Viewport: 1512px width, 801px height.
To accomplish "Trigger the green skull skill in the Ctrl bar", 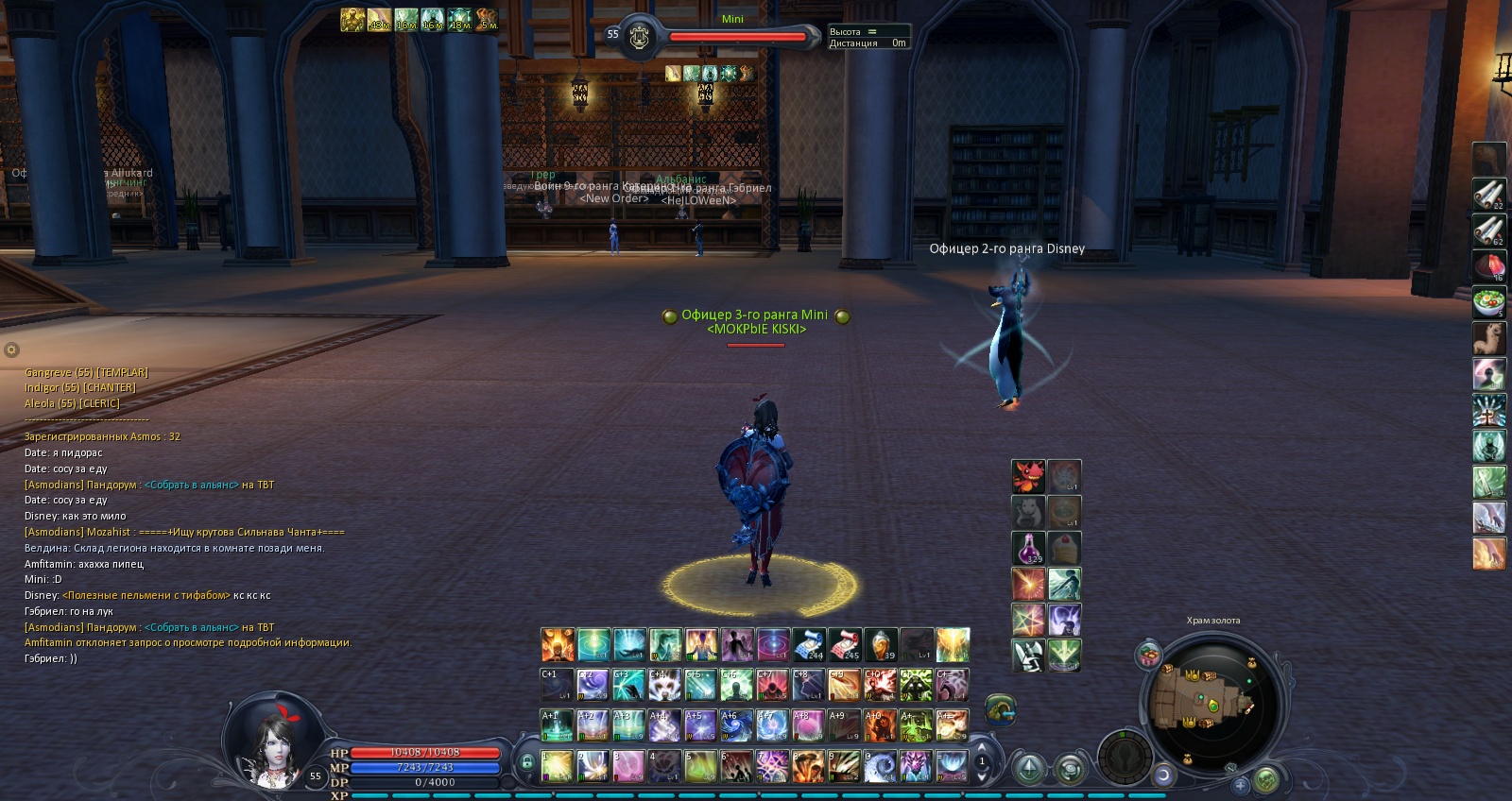I will [916, 685].
